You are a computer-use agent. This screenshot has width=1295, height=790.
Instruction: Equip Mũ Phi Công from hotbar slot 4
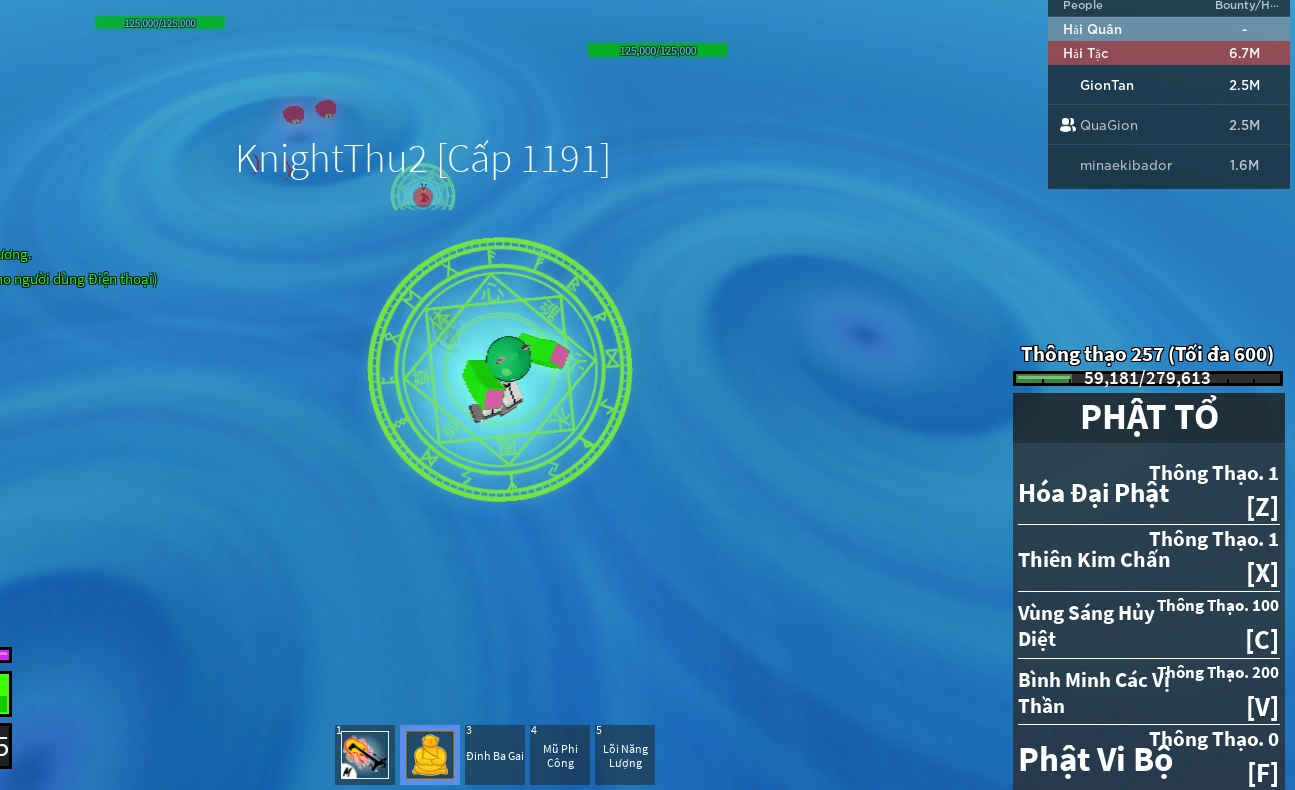point(560,755)
